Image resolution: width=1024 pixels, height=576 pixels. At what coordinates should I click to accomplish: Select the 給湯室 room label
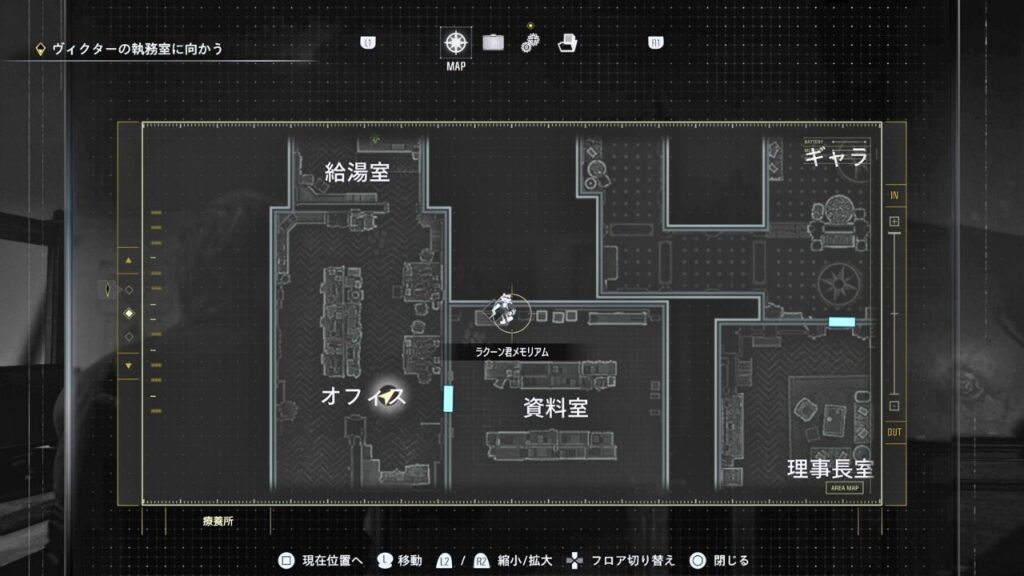(357, 172)
